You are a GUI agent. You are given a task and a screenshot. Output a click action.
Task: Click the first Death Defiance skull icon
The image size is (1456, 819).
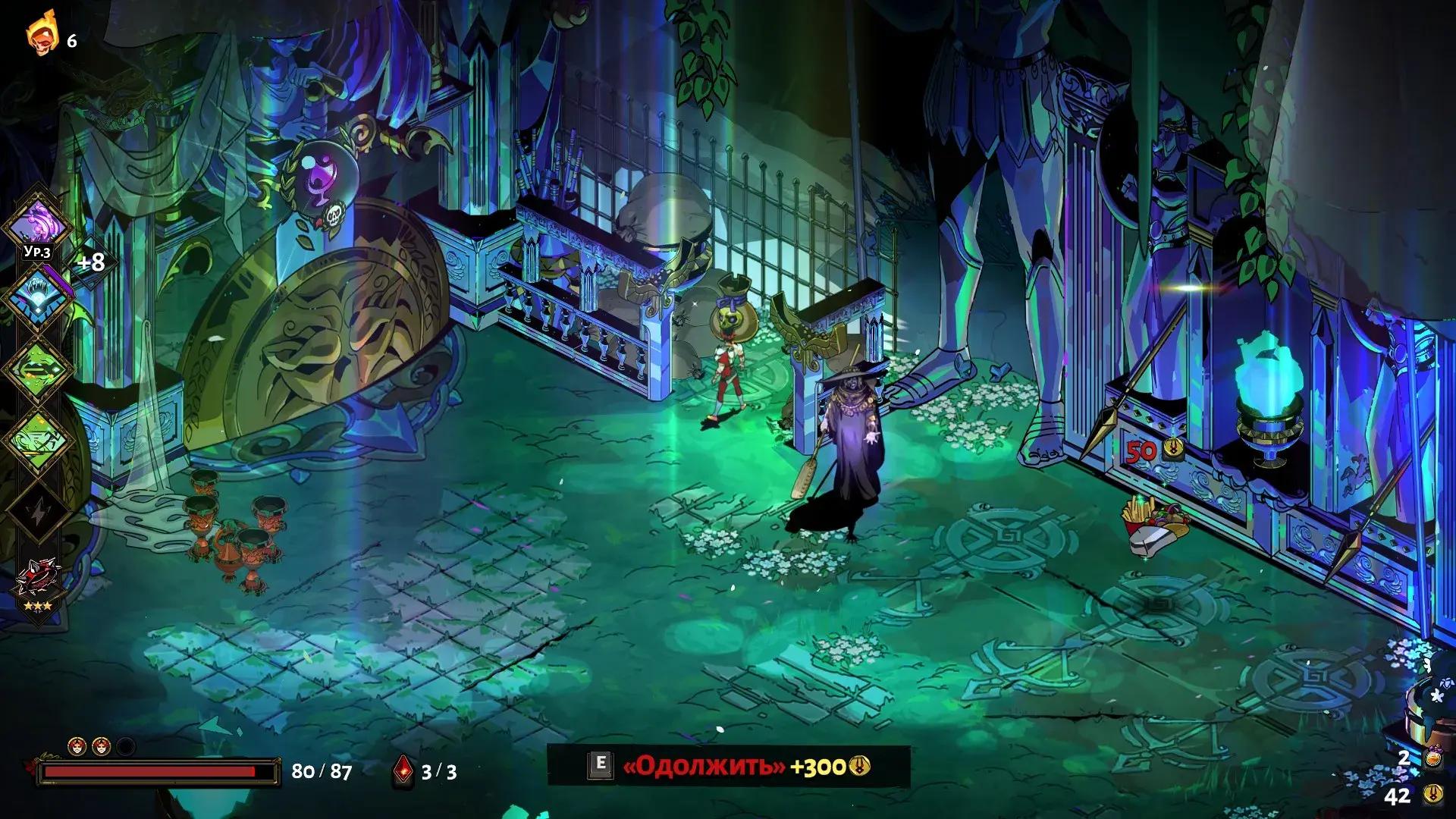(x=77, y=746)
